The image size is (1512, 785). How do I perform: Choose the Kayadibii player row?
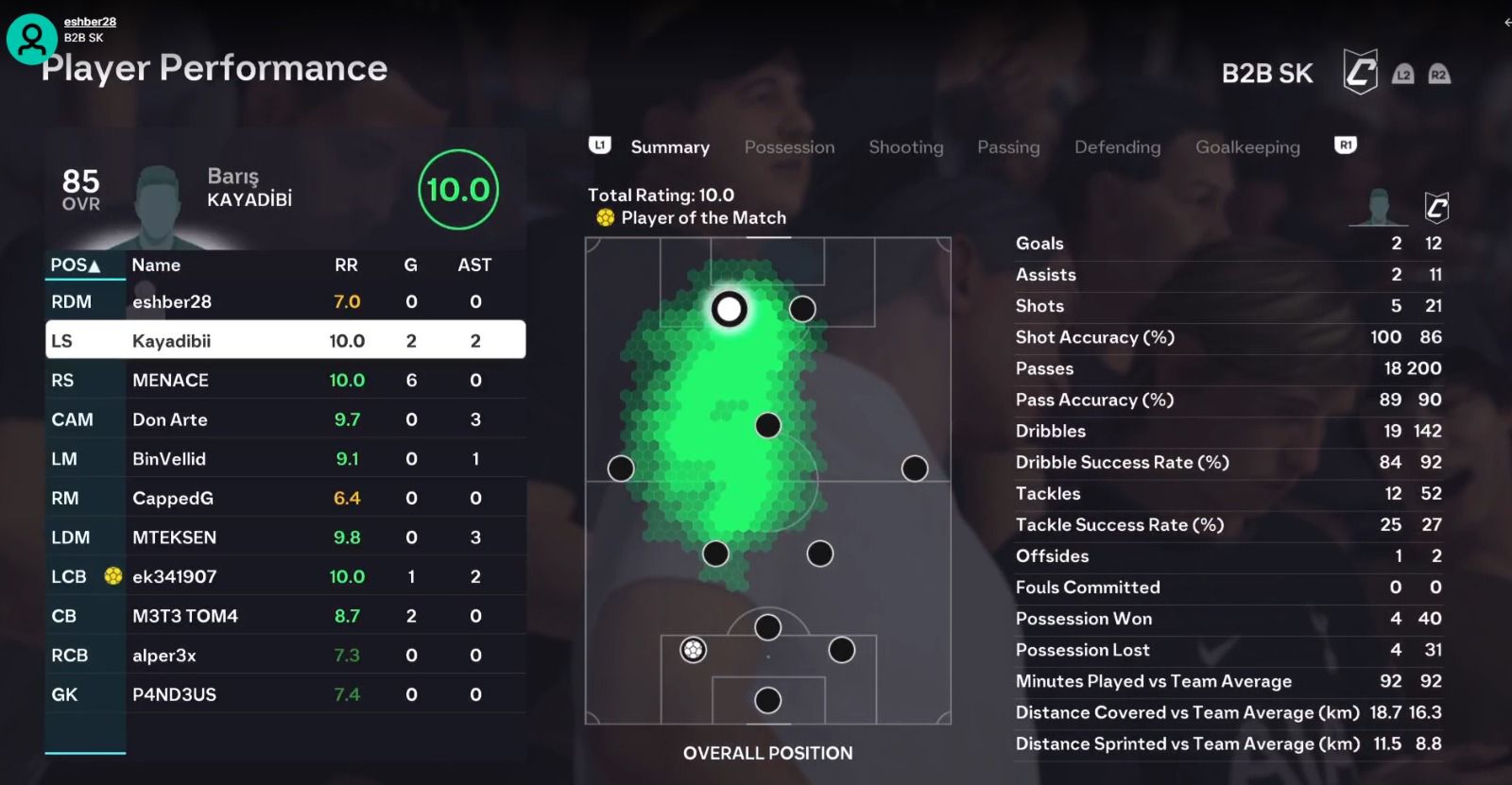coord(285,341)
